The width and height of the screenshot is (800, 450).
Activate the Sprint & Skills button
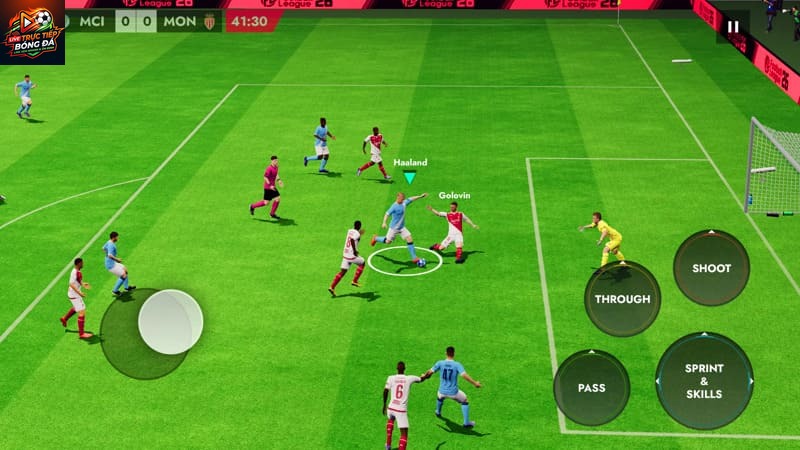704,381
